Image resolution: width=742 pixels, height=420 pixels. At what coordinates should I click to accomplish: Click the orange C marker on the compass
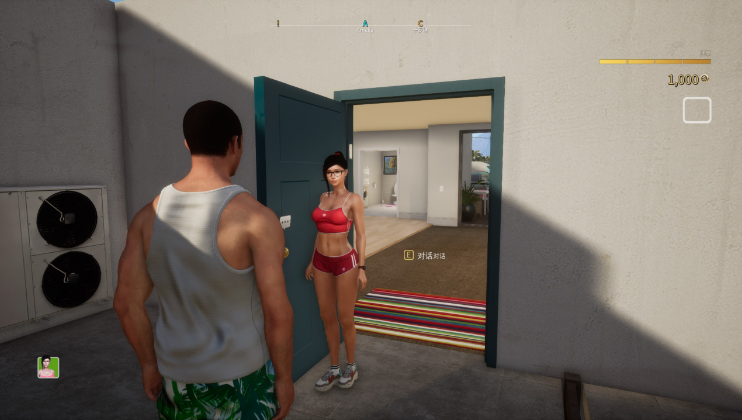pos(420,24)
